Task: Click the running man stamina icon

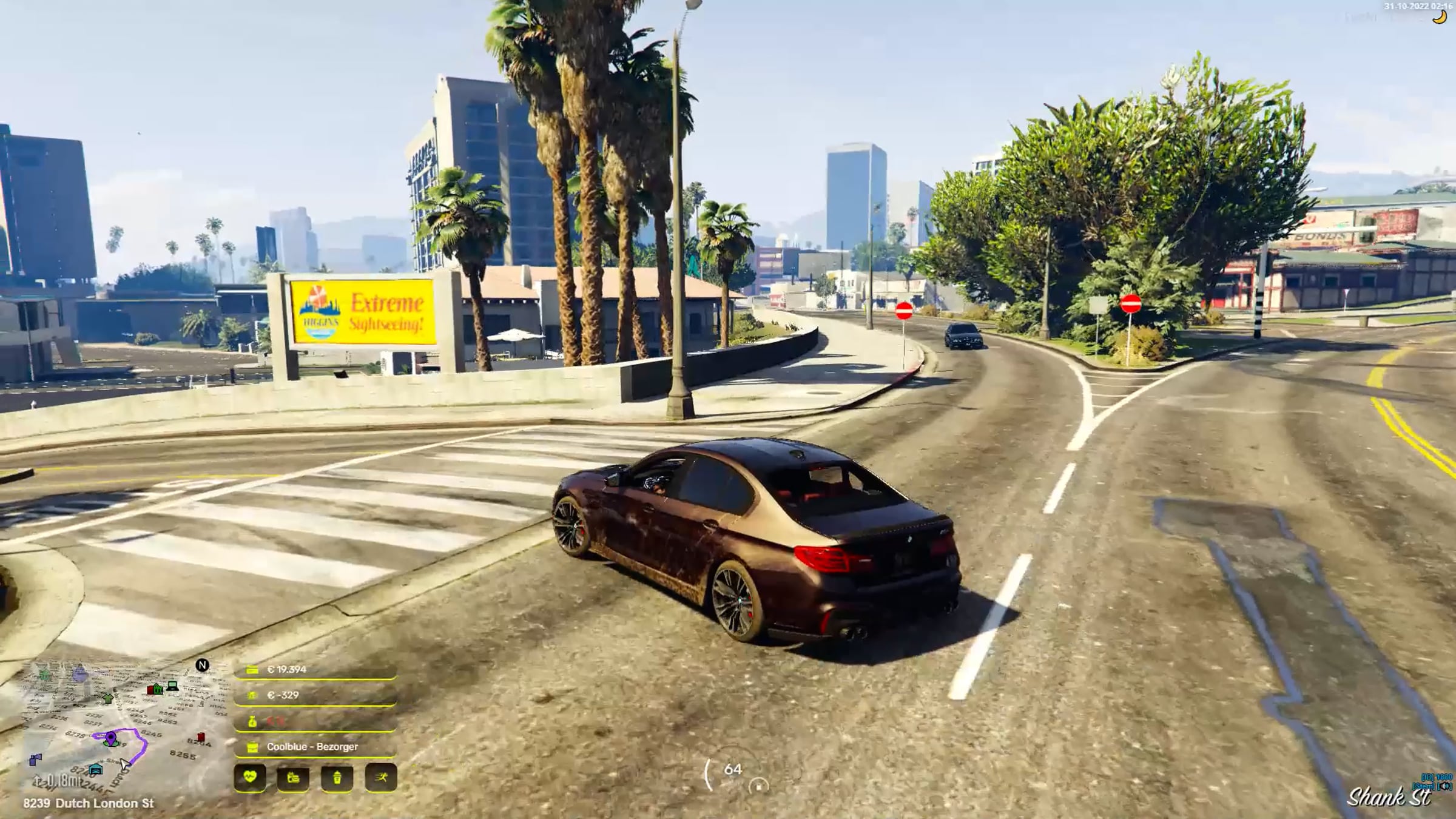Action: [x=381, y=777]
